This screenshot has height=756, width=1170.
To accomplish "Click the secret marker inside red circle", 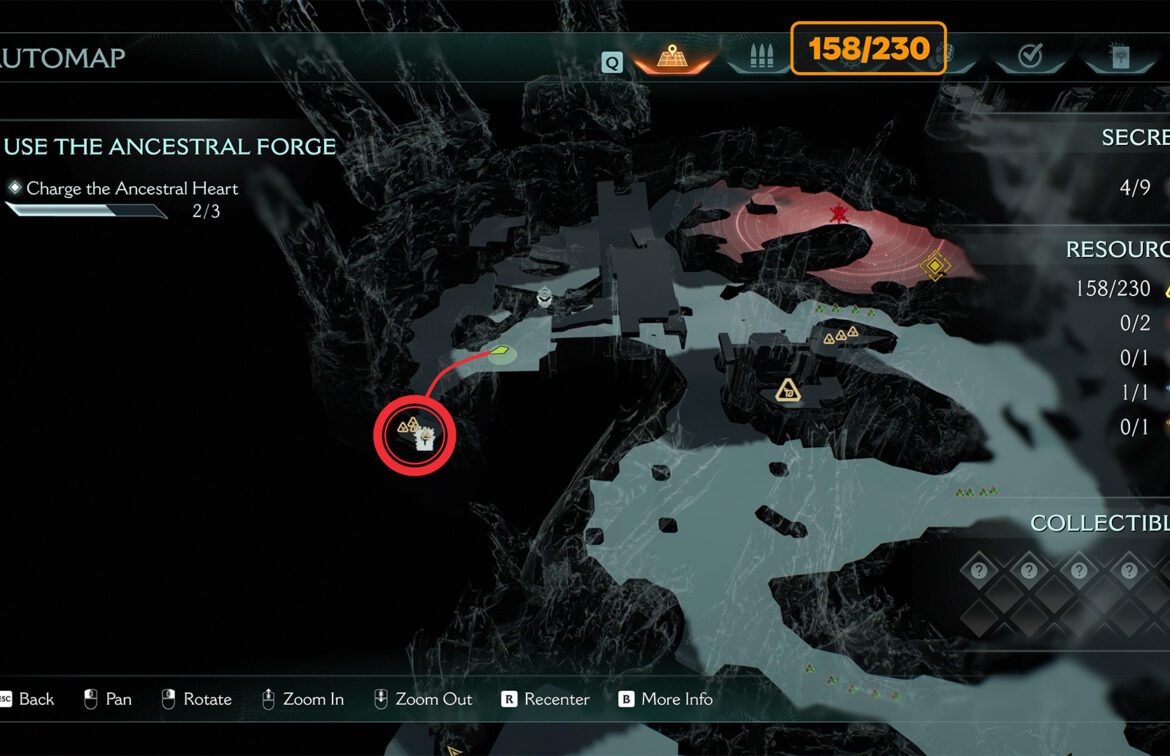I will click(424, 437).
